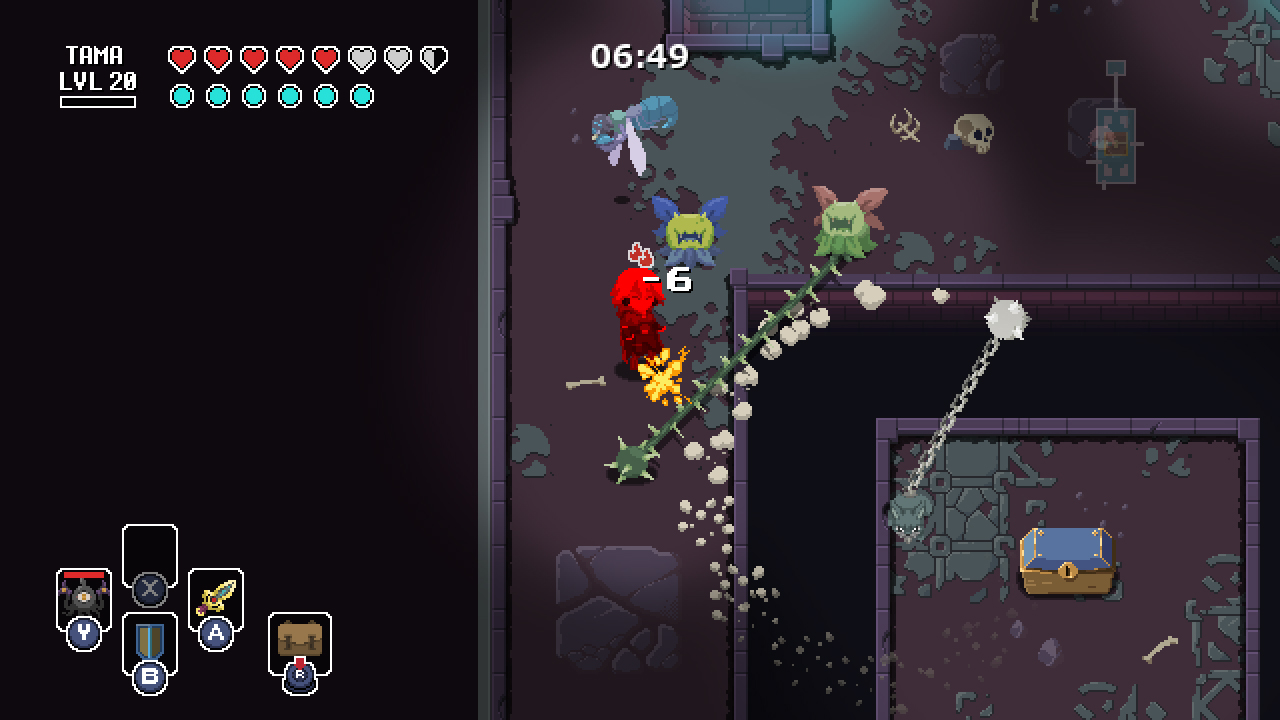Click the summoned minion icon above the Y button

84,597
